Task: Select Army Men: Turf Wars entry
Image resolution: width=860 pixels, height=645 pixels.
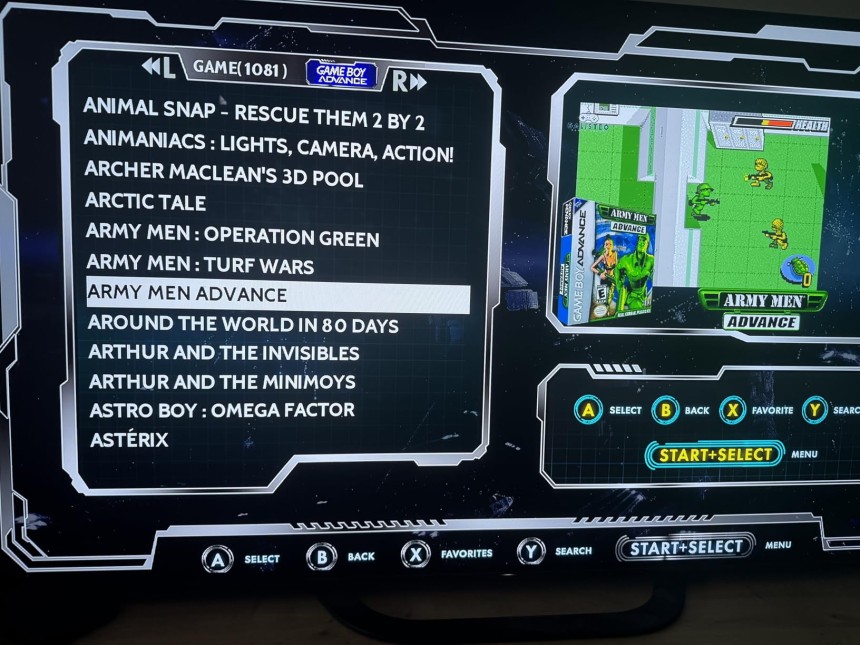Action: 200,265
